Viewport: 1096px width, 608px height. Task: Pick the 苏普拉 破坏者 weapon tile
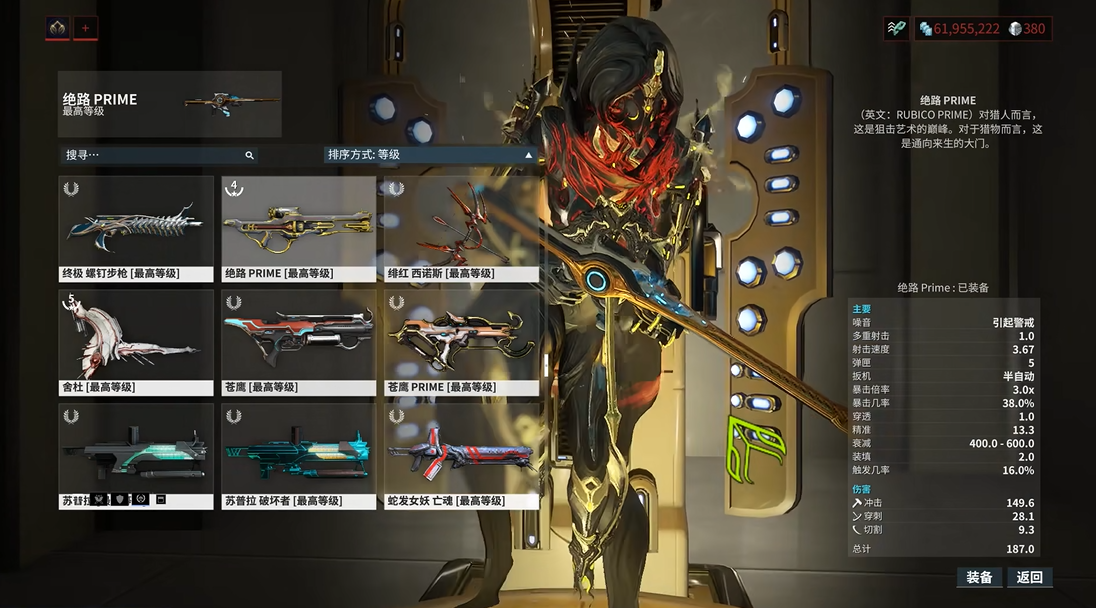[299, 457]
